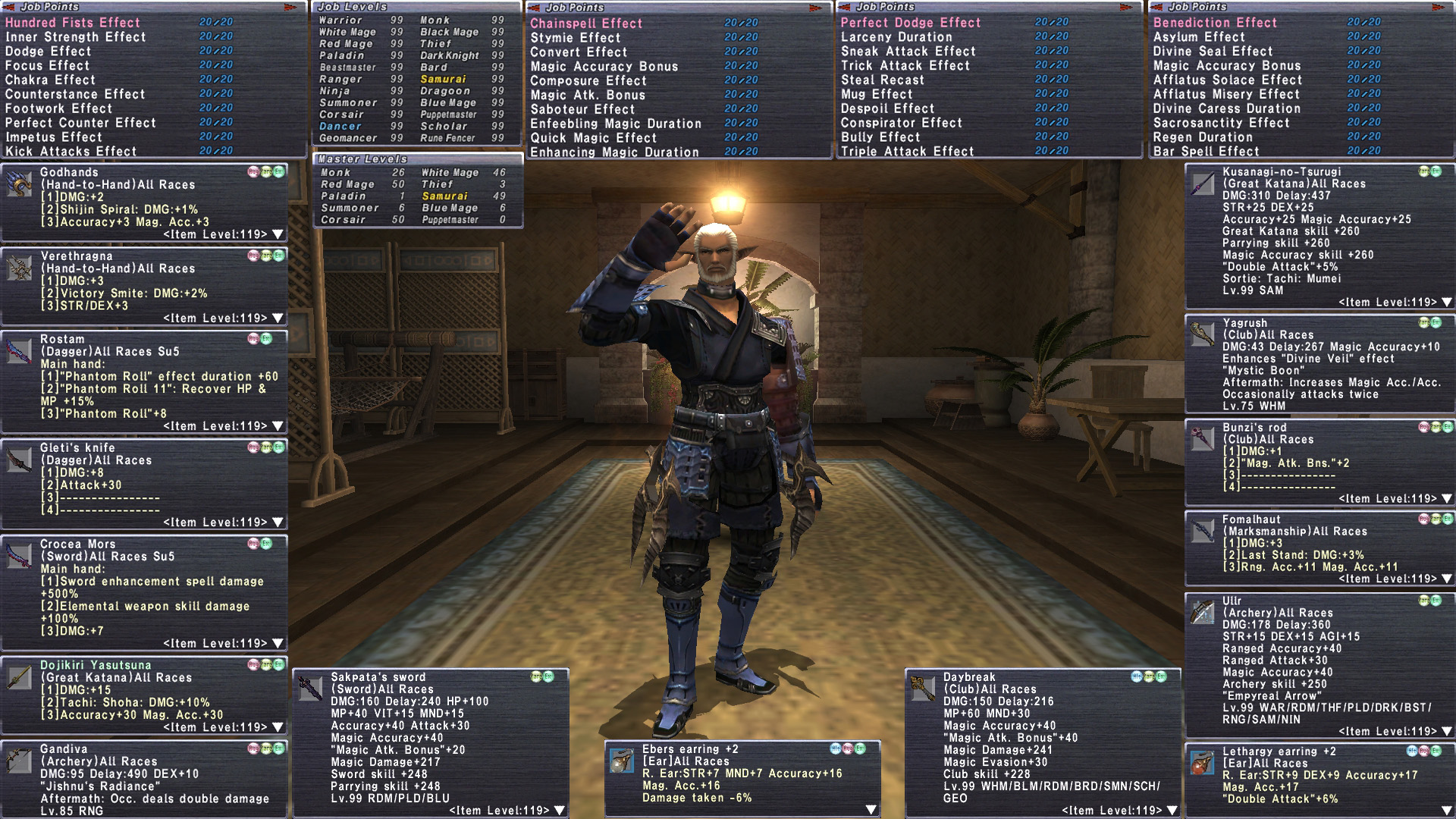Click the Rostam dagger icon
The width and height of the screenshot is (1456, 819).
click(19, 351)
